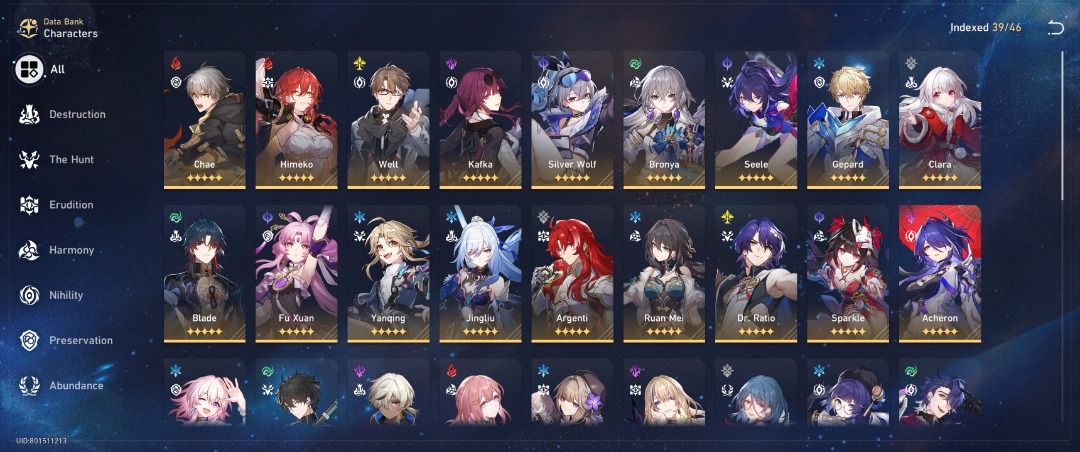Select Jingliu's character card
The width and height of the screenshot is (1080, 452).
(x=480, y=274)
